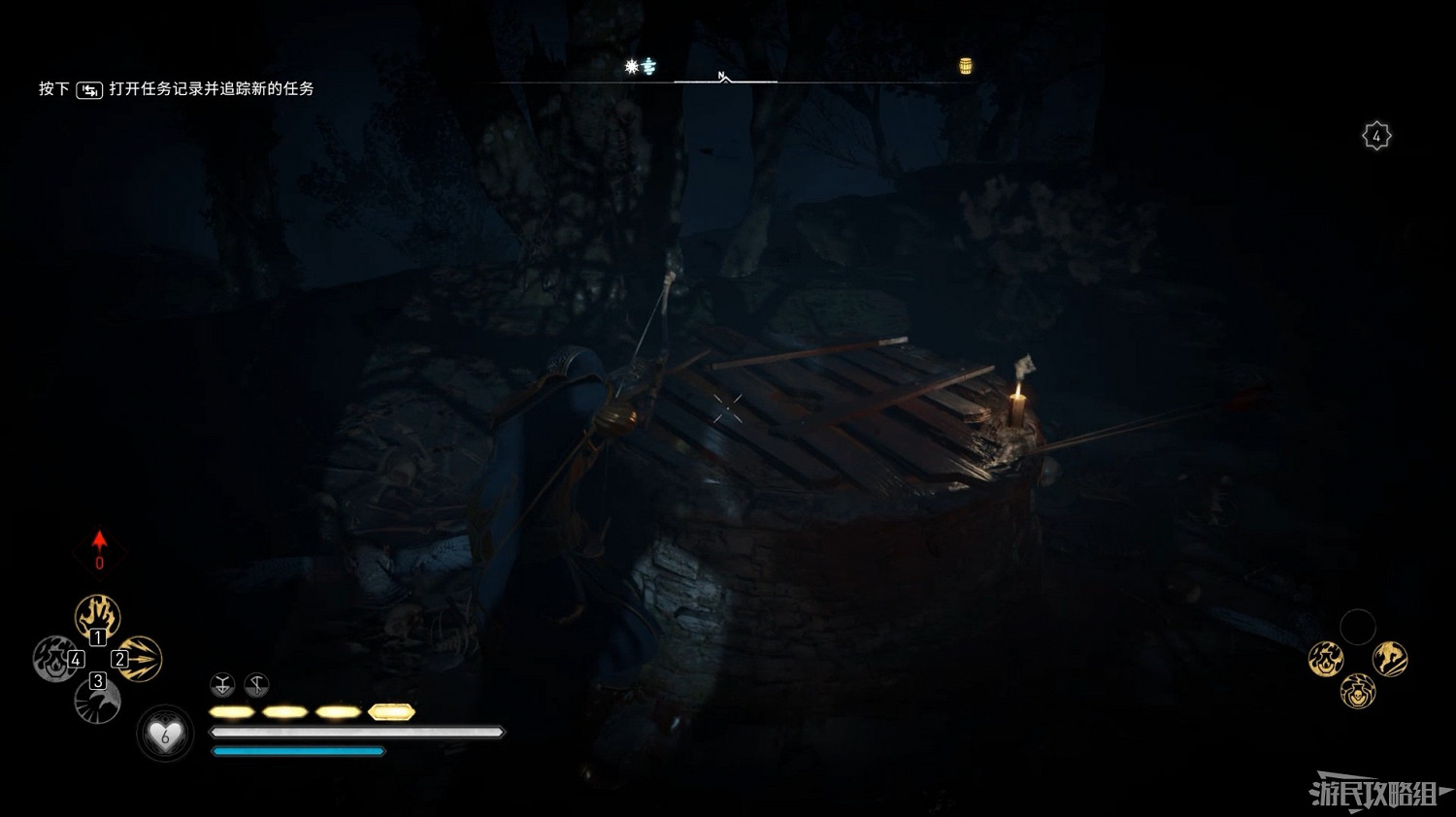Toggle the mount call icon in bottom right
The height and width of the screenshot is (817, 1456).
tap(1390, 659)
